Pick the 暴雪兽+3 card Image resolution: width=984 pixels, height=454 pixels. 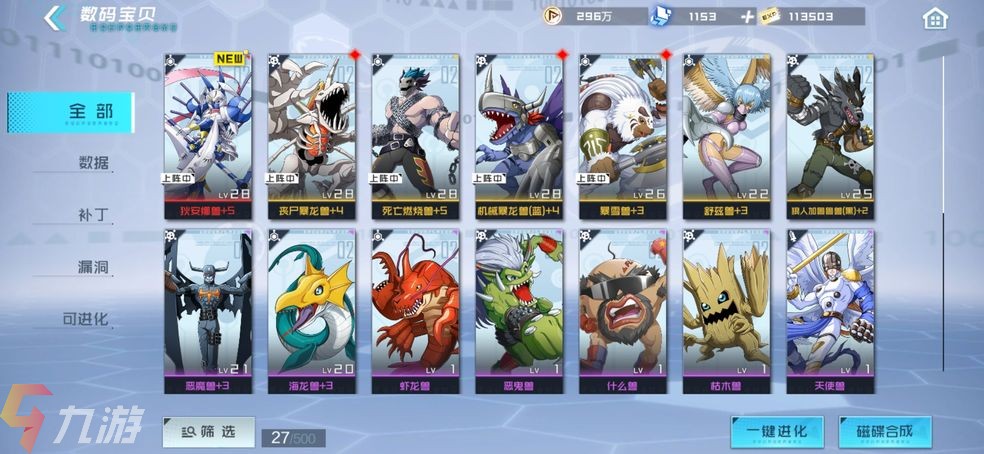[622, 136]
